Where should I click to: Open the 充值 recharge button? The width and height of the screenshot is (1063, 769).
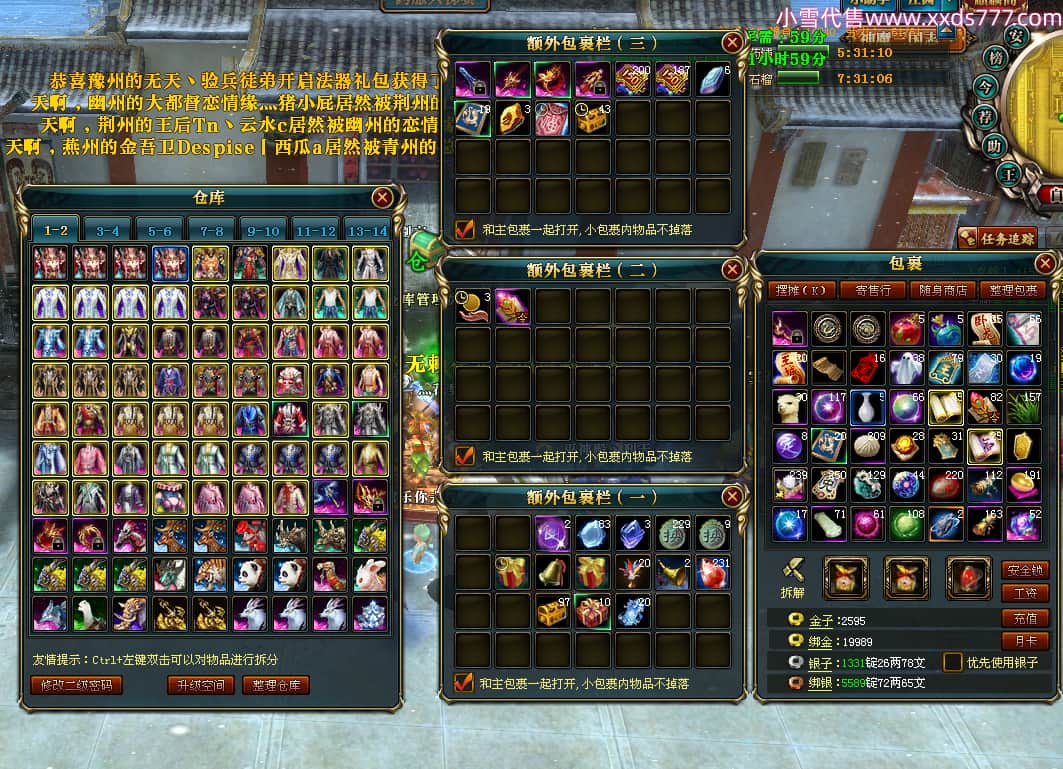1025,618
